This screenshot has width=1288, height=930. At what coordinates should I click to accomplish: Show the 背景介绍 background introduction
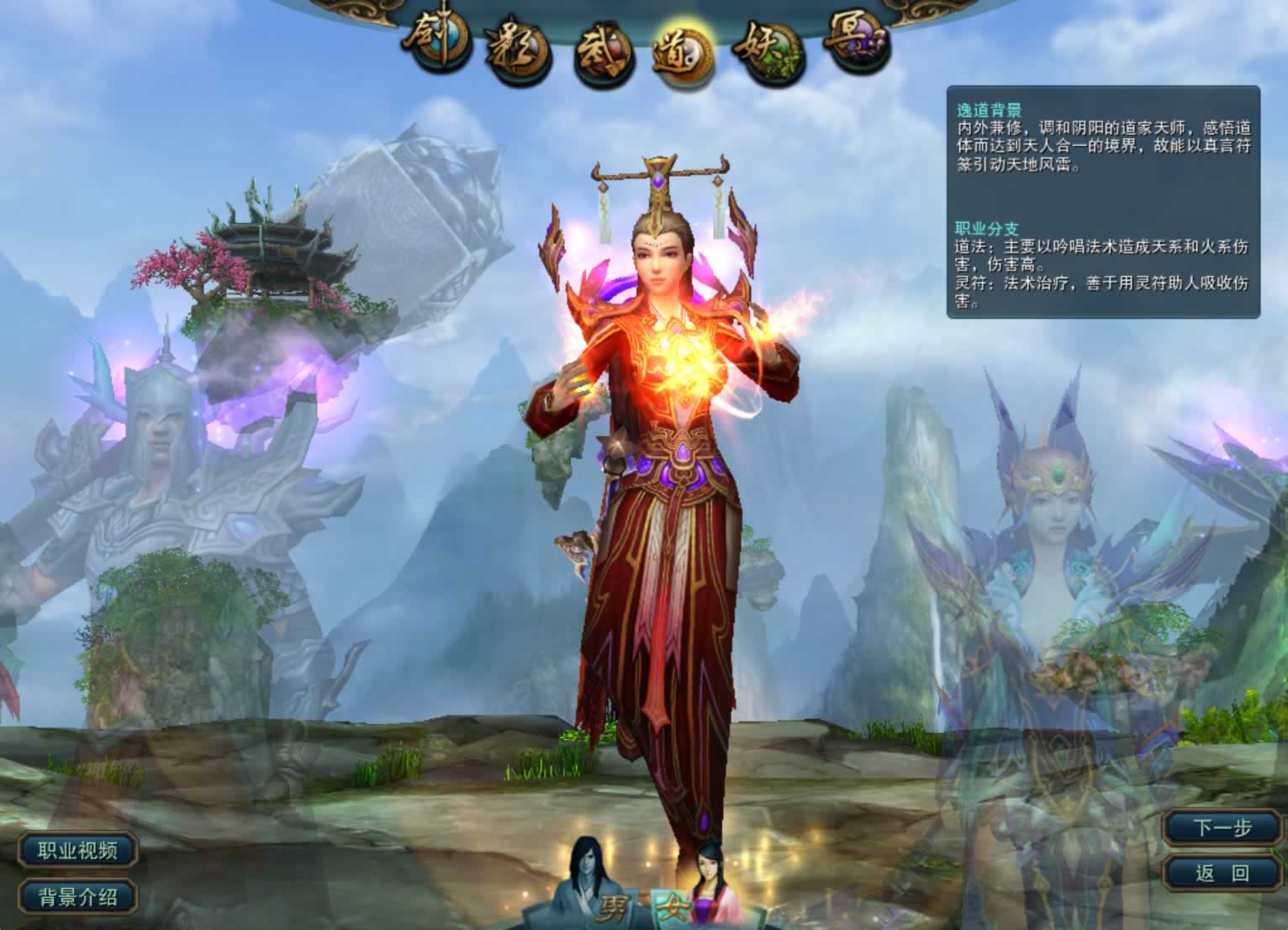77,896
